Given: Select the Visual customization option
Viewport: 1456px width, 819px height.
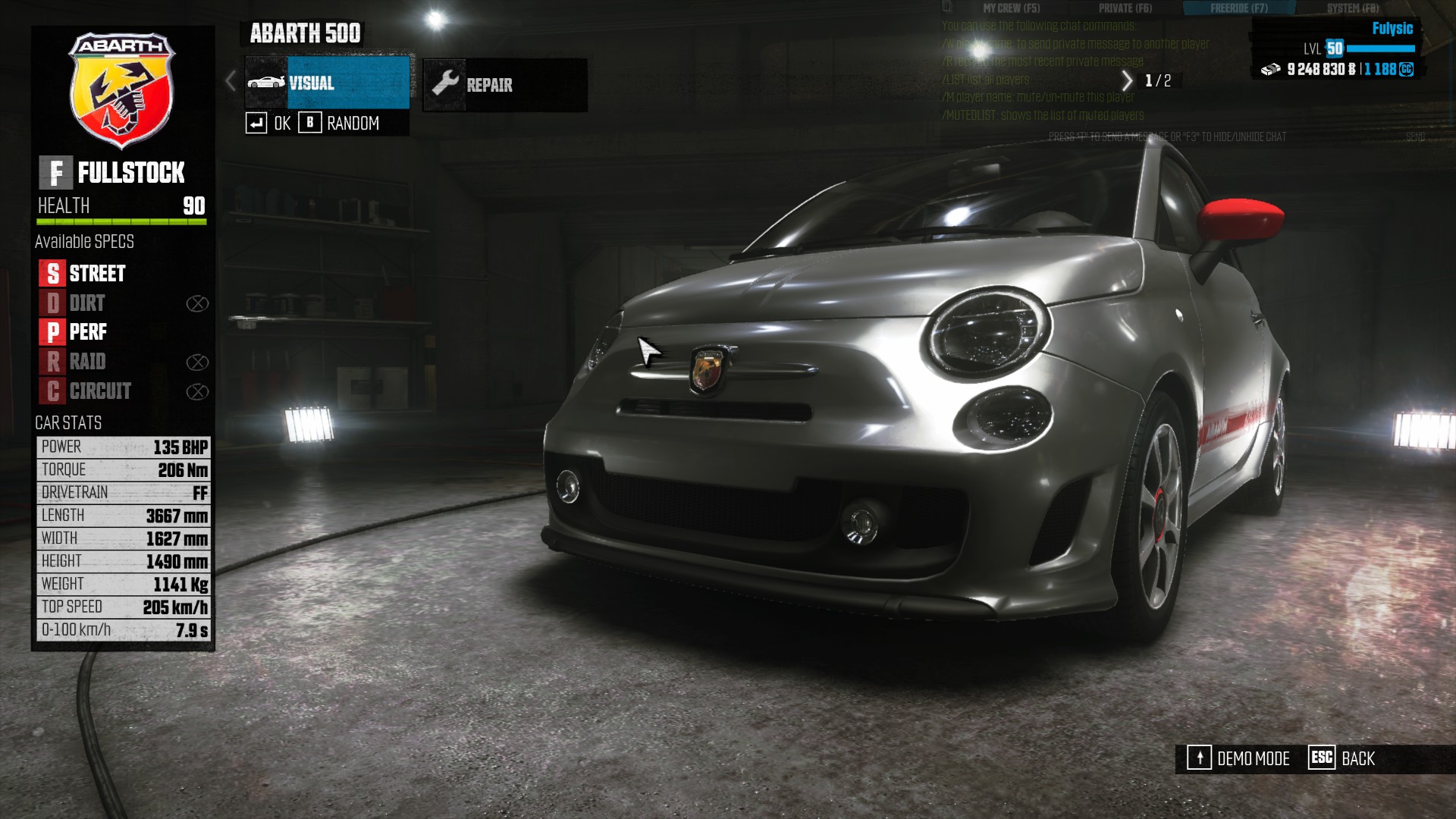Looking at the screenshot, I should tap(328, 83).
